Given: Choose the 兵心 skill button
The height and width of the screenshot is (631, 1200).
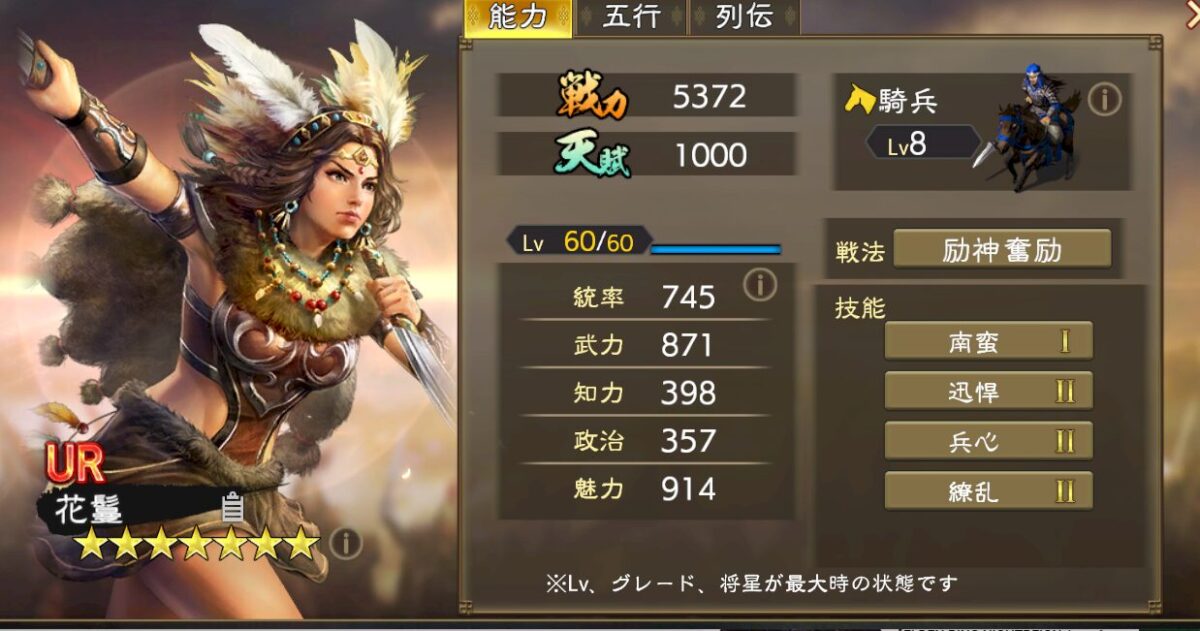Looking at the screenshot, I should (x=988, y=440).
